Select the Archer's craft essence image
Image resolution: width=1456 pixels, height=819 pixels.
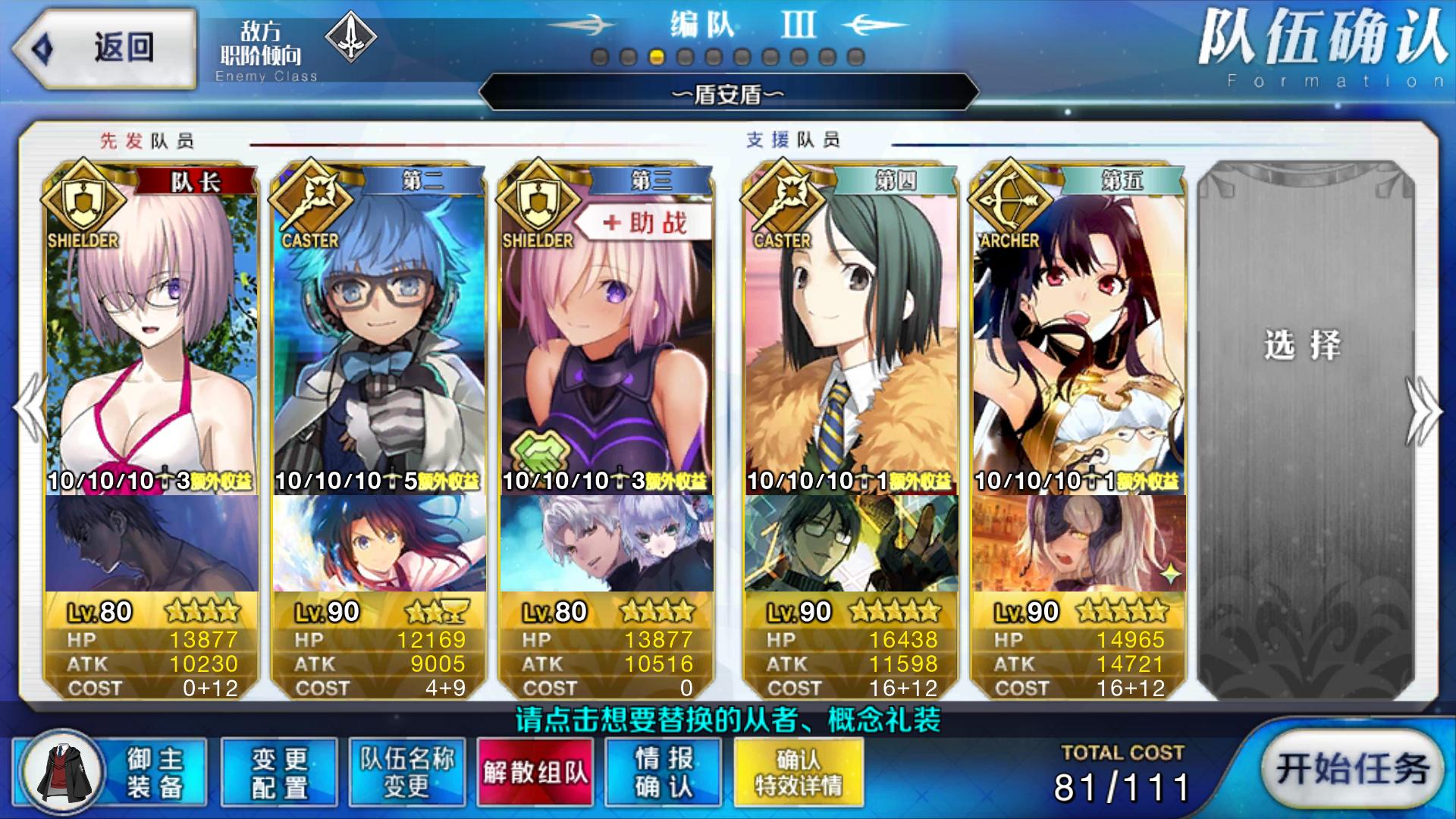pos(1078,543)
